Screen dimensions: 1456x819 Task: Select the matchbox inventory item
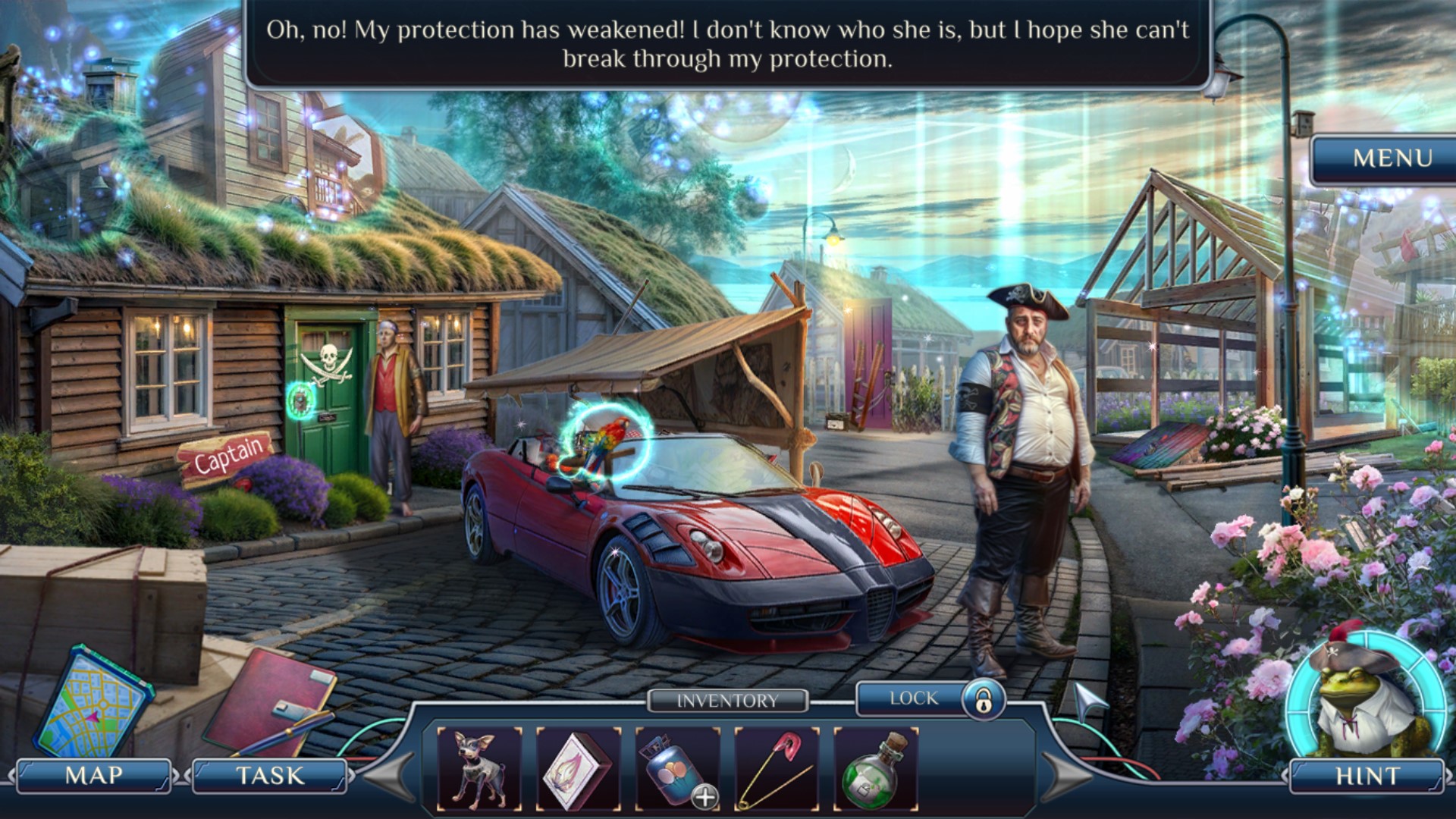pos(579,768)
